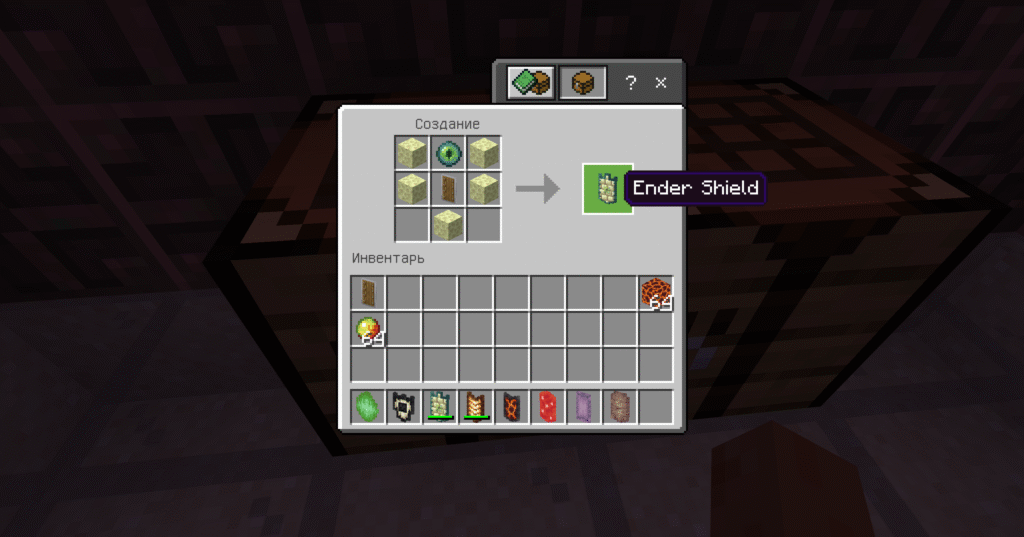Select the end stone Ender Shield in the hotbar

coord(440,407)
